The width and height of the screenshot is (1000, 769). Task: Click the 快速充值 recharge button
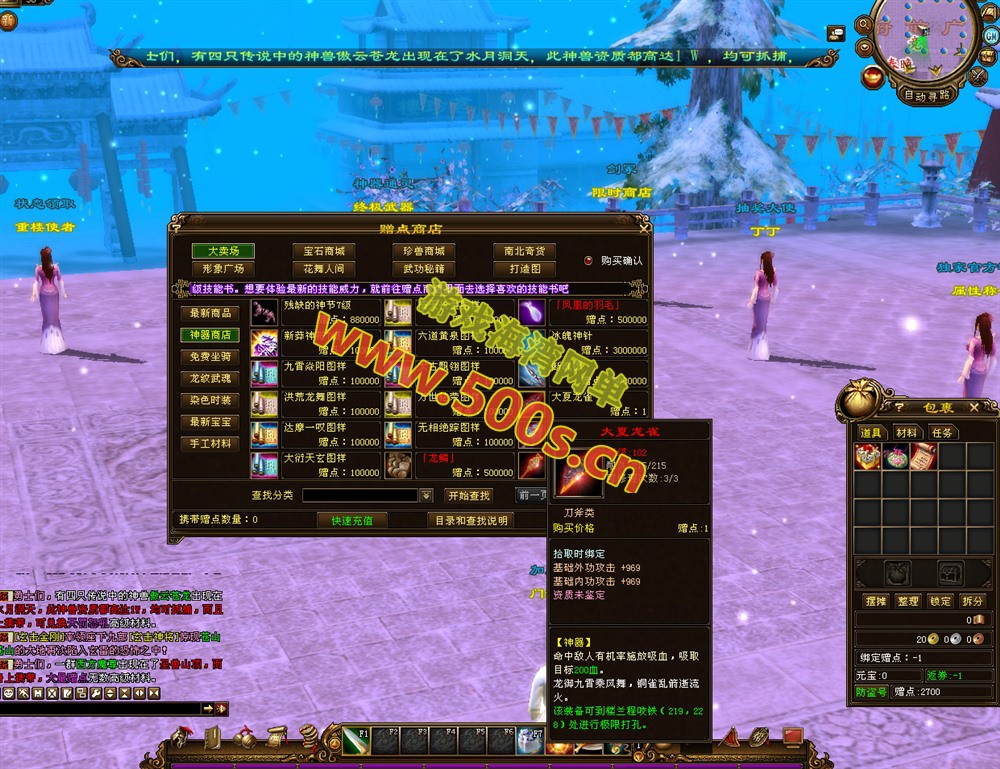(345, 520)
